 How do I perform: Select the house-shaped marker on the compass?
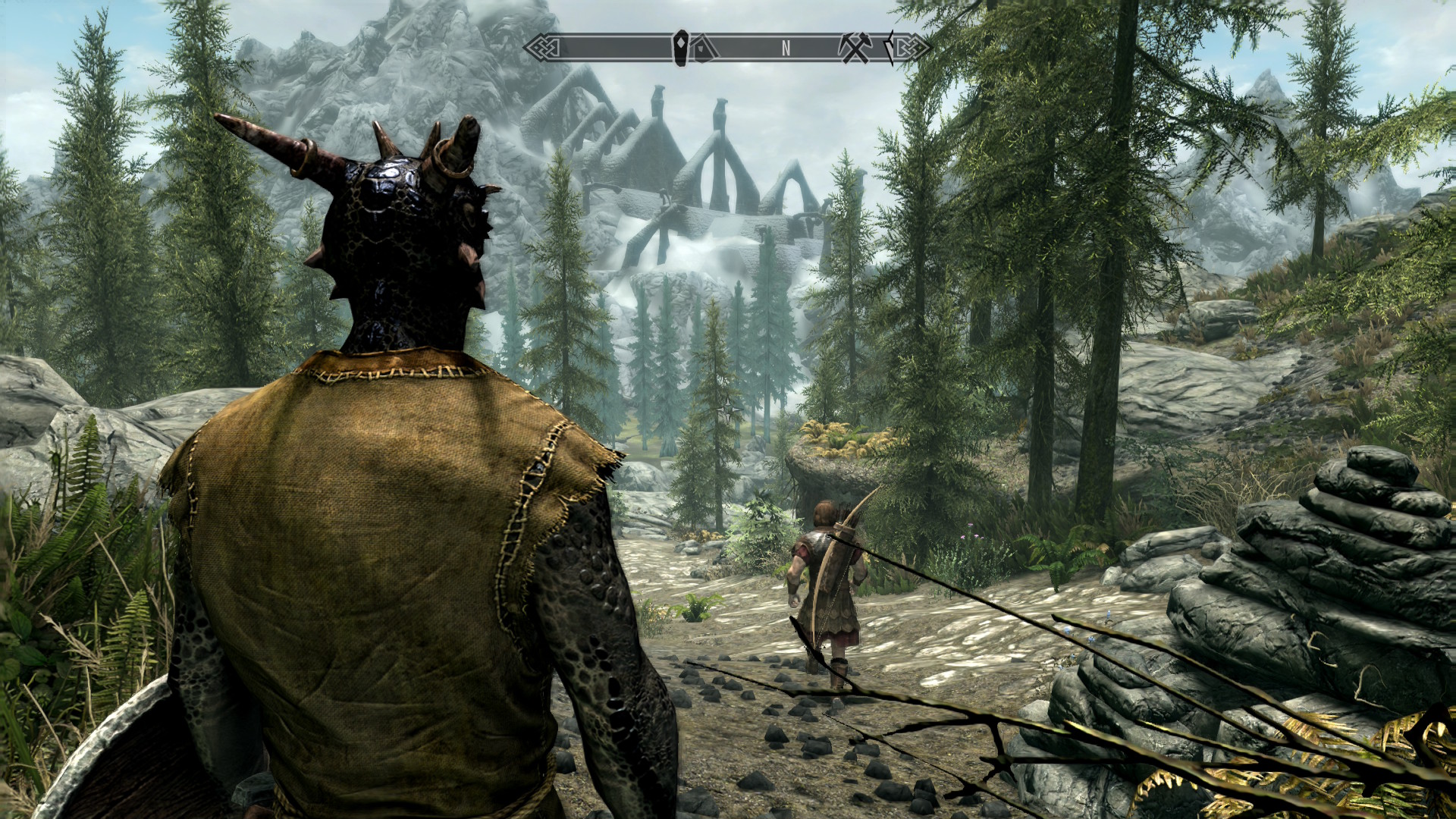tap(704, 49)
